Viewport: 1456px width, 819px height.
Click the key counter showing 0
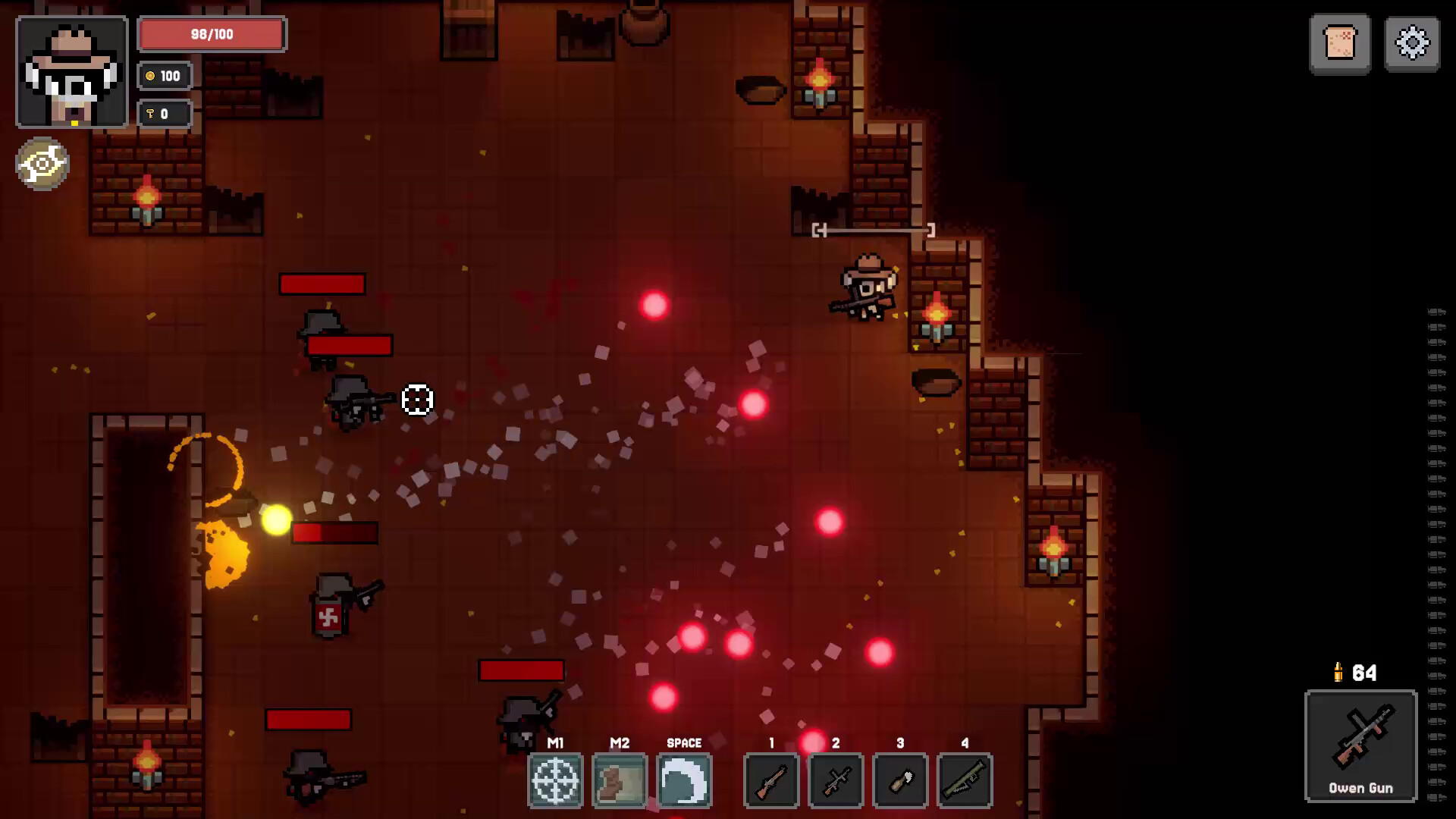click(164, 113)
